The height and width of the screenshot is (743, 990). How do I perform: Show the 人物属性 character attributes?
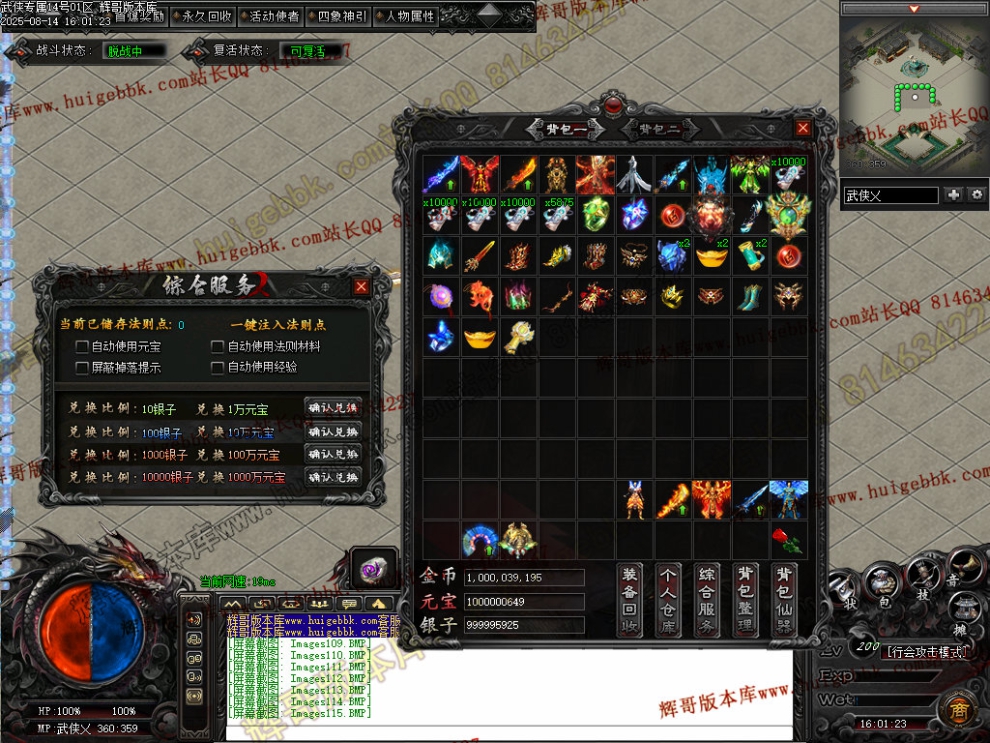409,16
